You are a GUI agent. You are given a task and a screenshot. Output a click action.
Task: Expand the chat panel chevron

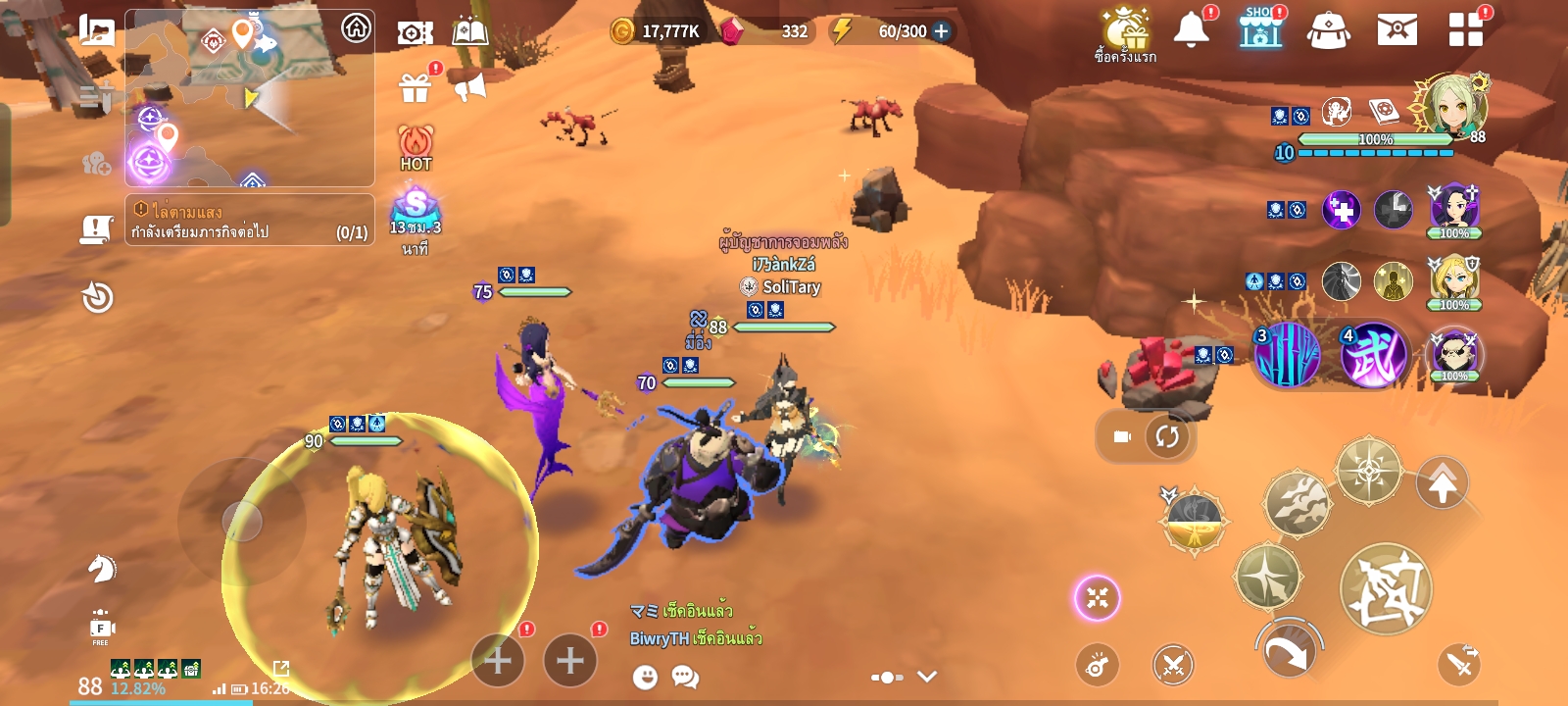(x=927, y=677)
